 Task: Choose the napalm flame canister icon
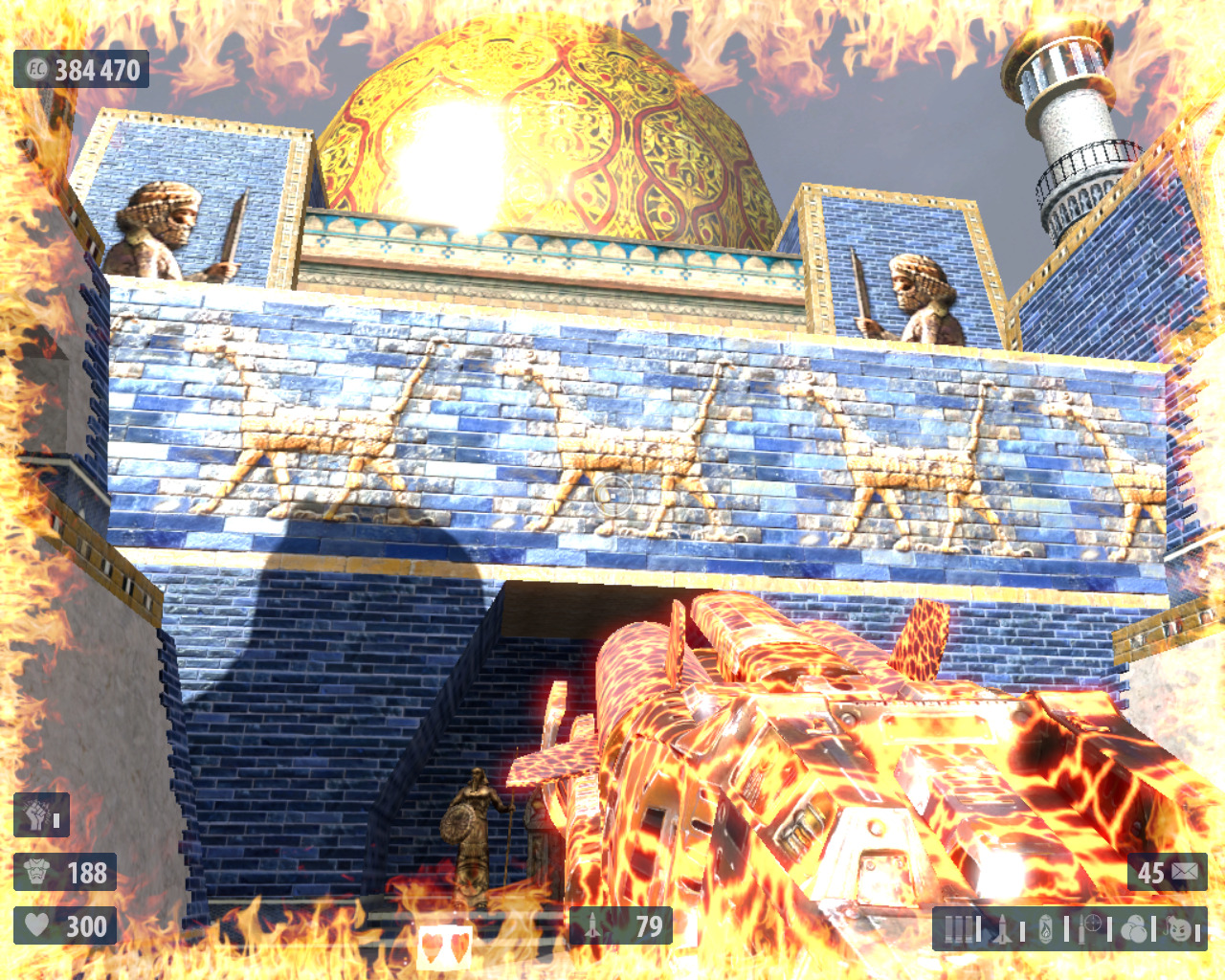click(x=1045, y=928)
